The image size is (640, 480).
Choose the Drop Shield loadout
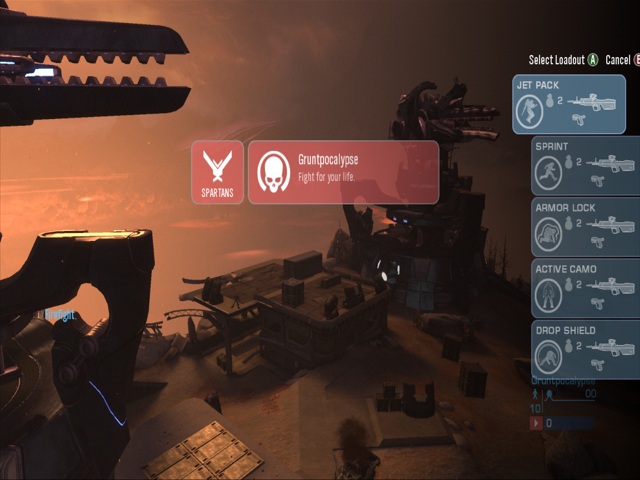pos(586,349)
